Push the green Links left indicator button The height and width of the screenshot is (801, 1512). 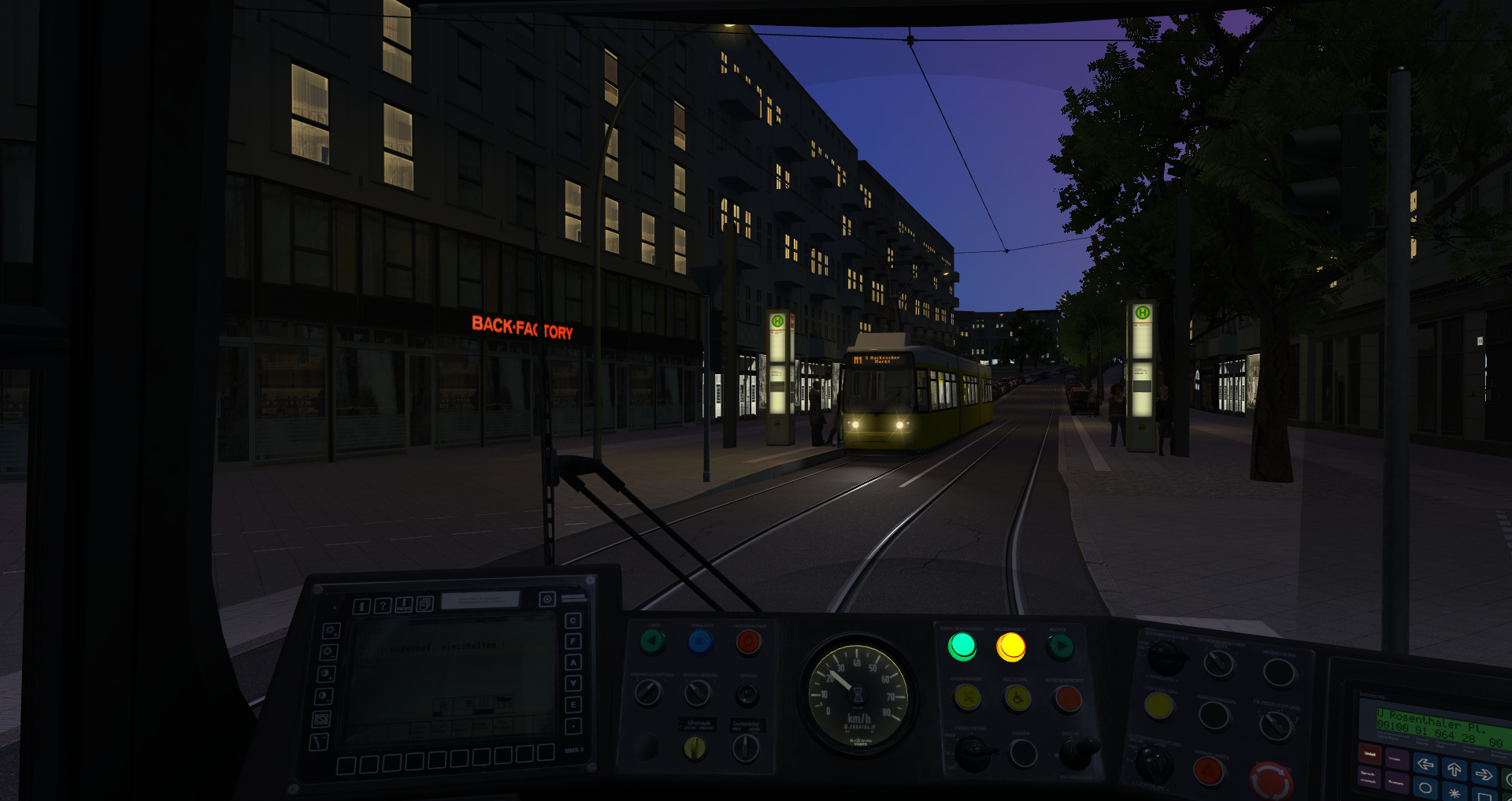(x=652, y=643)
